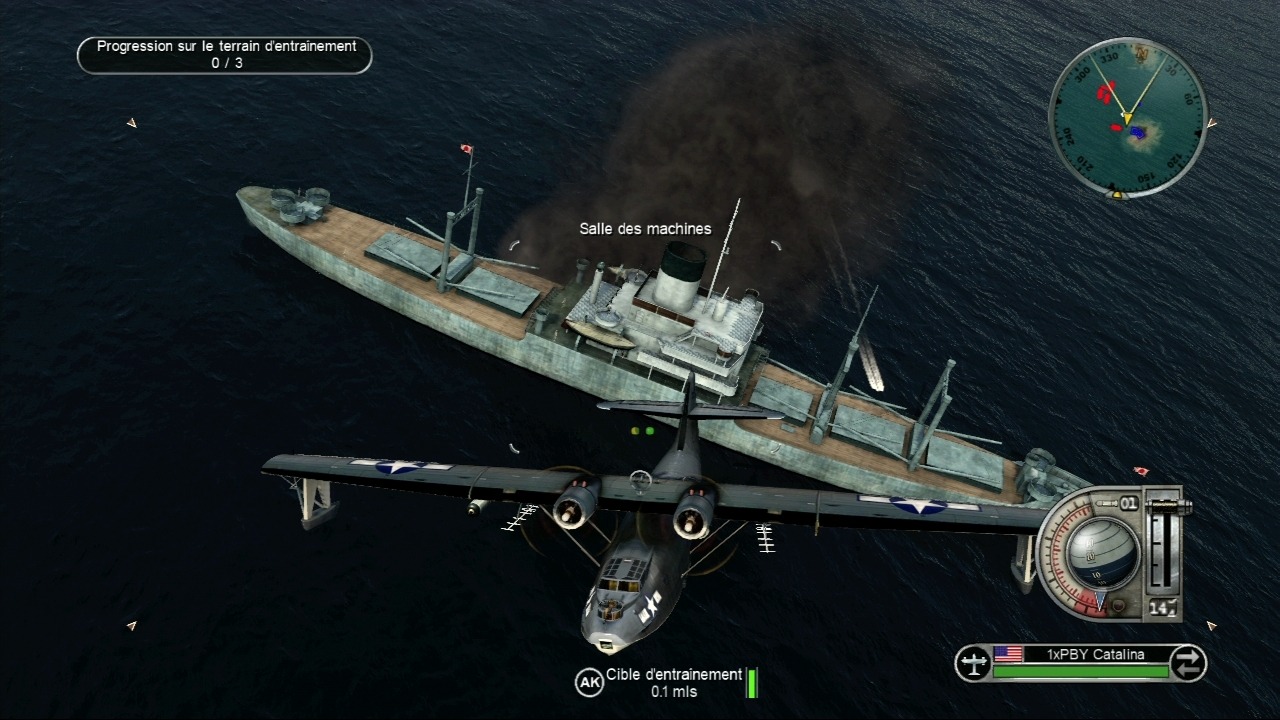Open the circular radar minimap
The width and height of the screenshot is (1280, 720).
1128,116
